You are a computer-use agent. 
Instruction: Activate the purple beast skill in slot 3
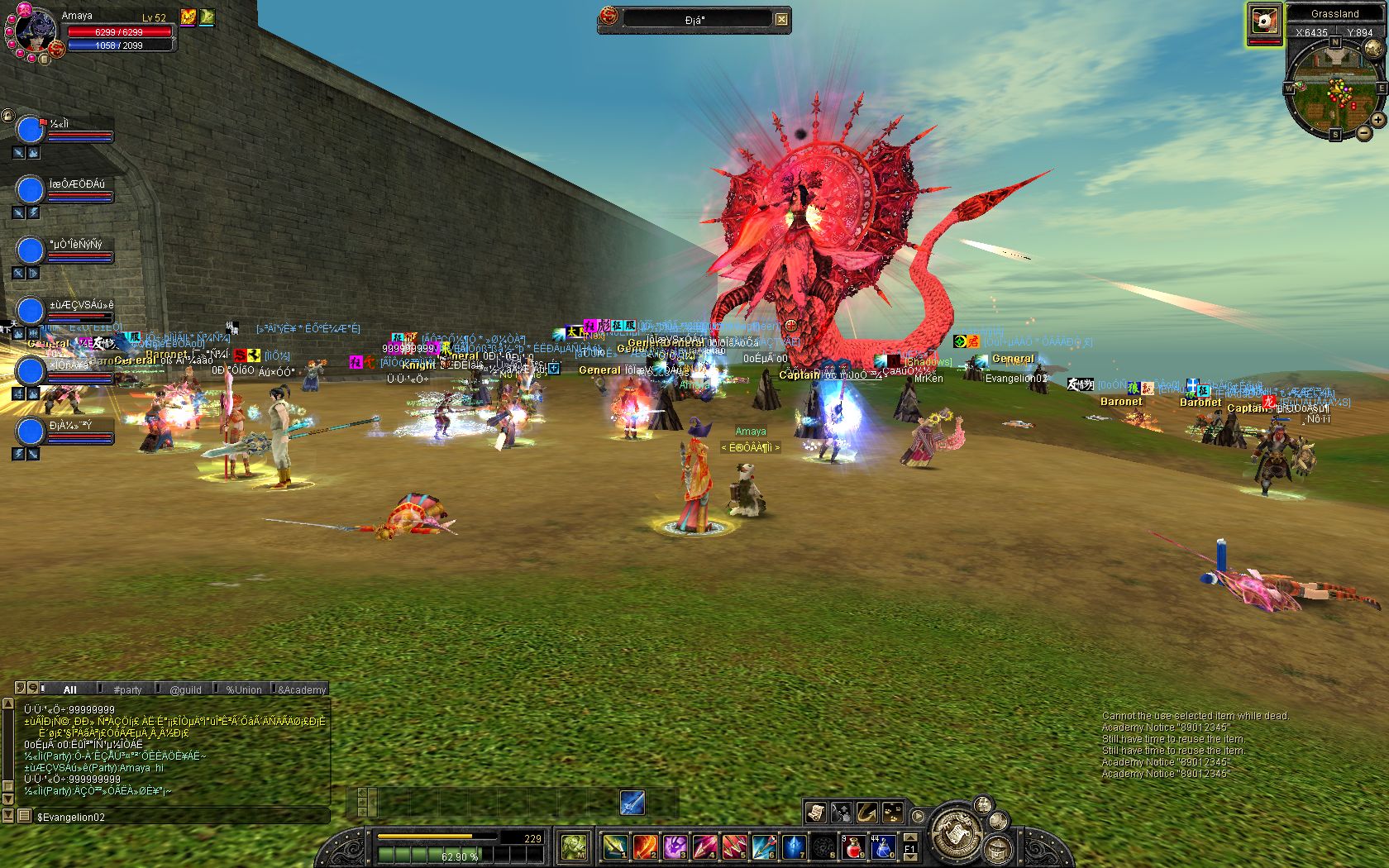pyautogui.click(x=674, y=847)
